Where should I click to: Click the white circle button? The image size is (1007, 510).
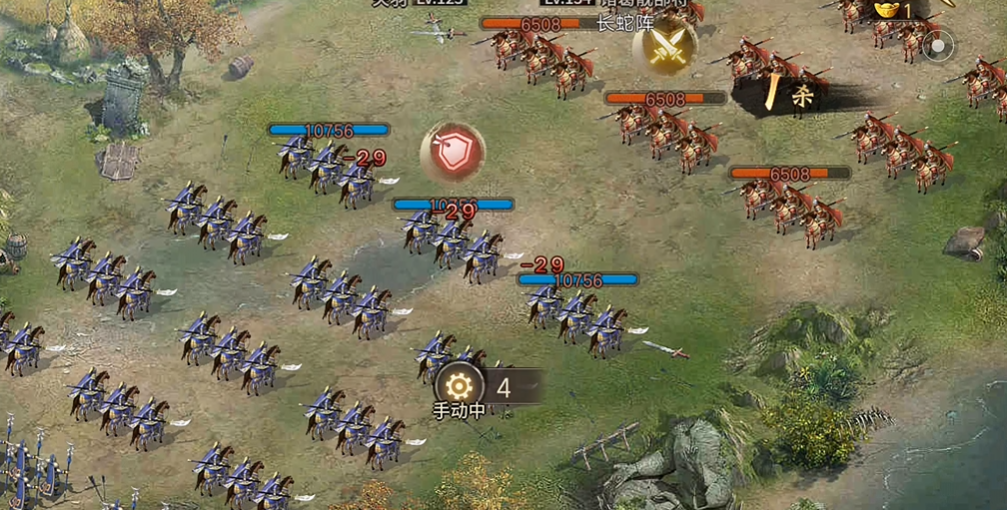(938, 45)
